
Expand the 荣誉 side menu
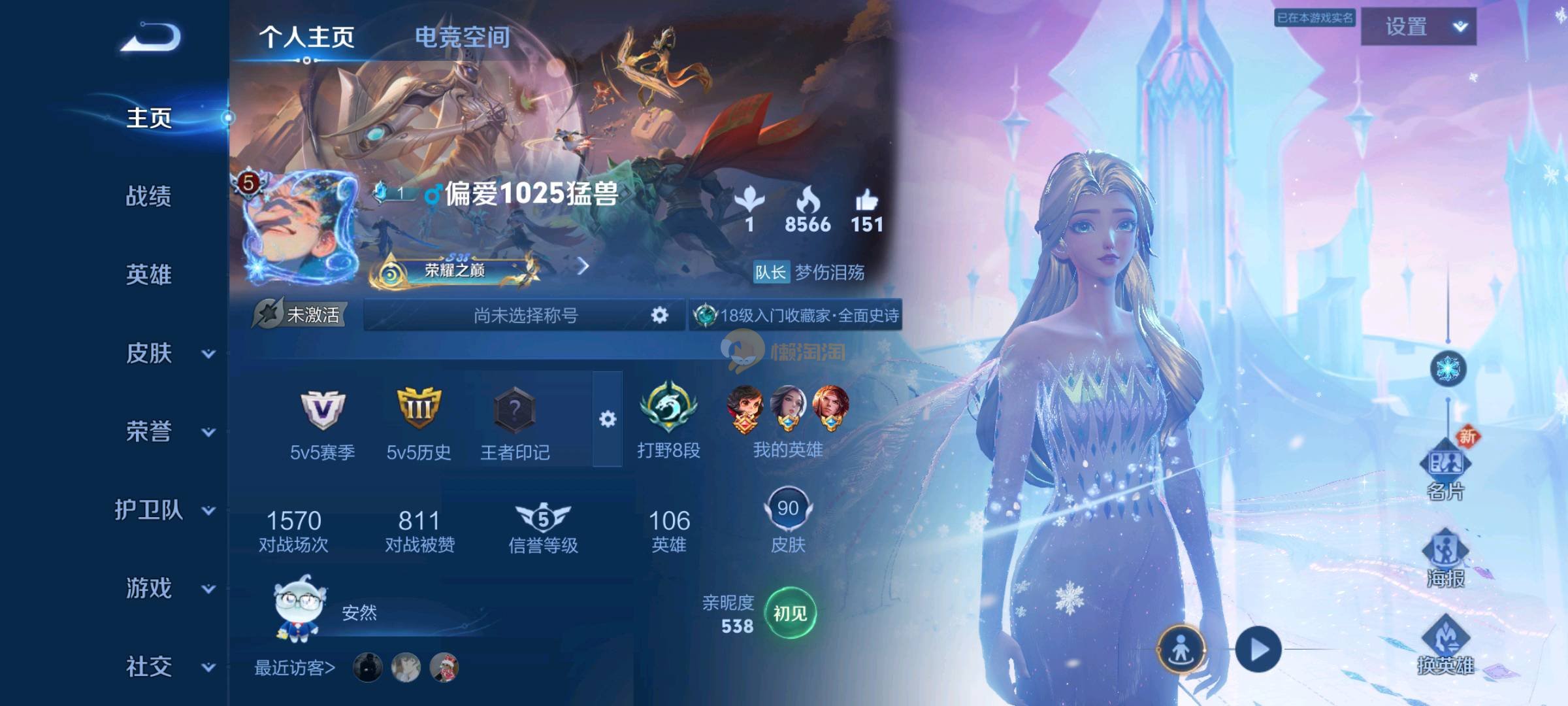pyautogui.click(x=208, y=432)
